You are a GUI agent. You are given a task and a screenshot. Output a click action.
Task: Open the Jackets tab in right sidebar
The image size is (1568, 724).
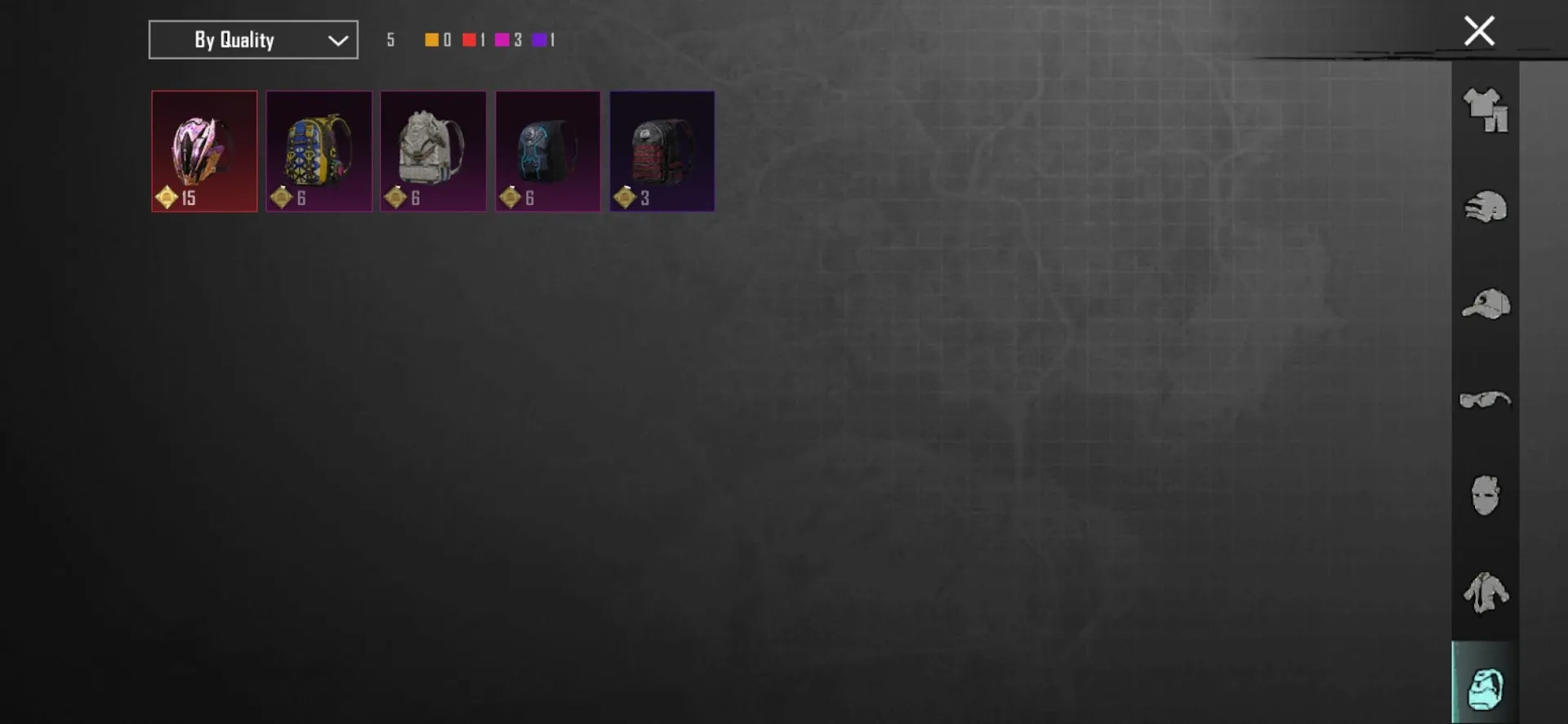[x=1486, y=594]
